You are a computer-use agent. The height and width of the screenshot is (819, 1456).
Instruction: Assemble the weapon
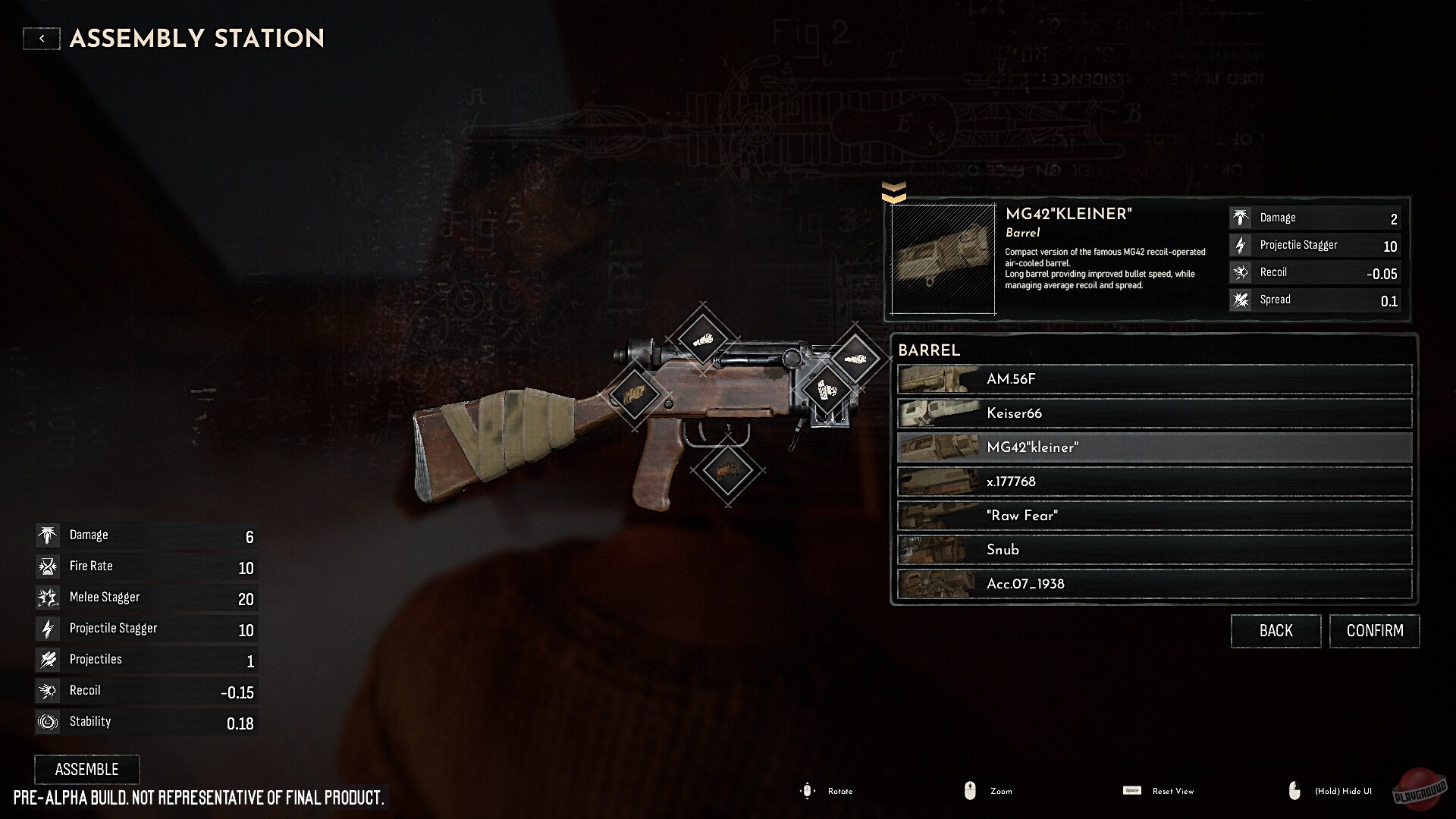[x=87, y=769]
